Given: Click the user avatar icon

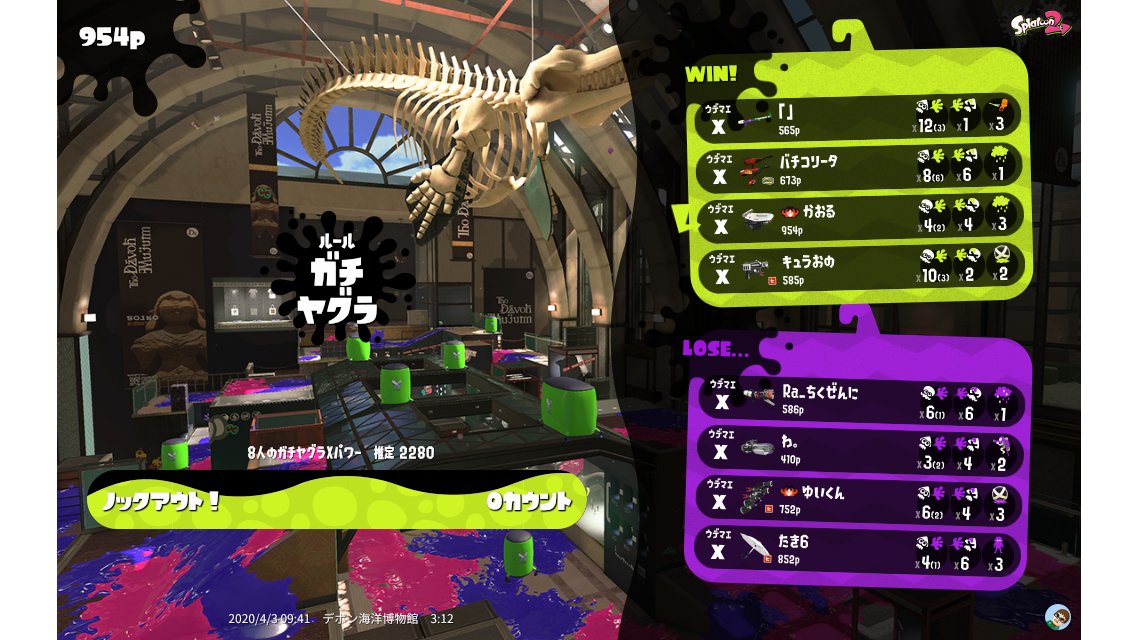Looking at the screenshot, I should pyautogui.click(x=1057, y=615).
